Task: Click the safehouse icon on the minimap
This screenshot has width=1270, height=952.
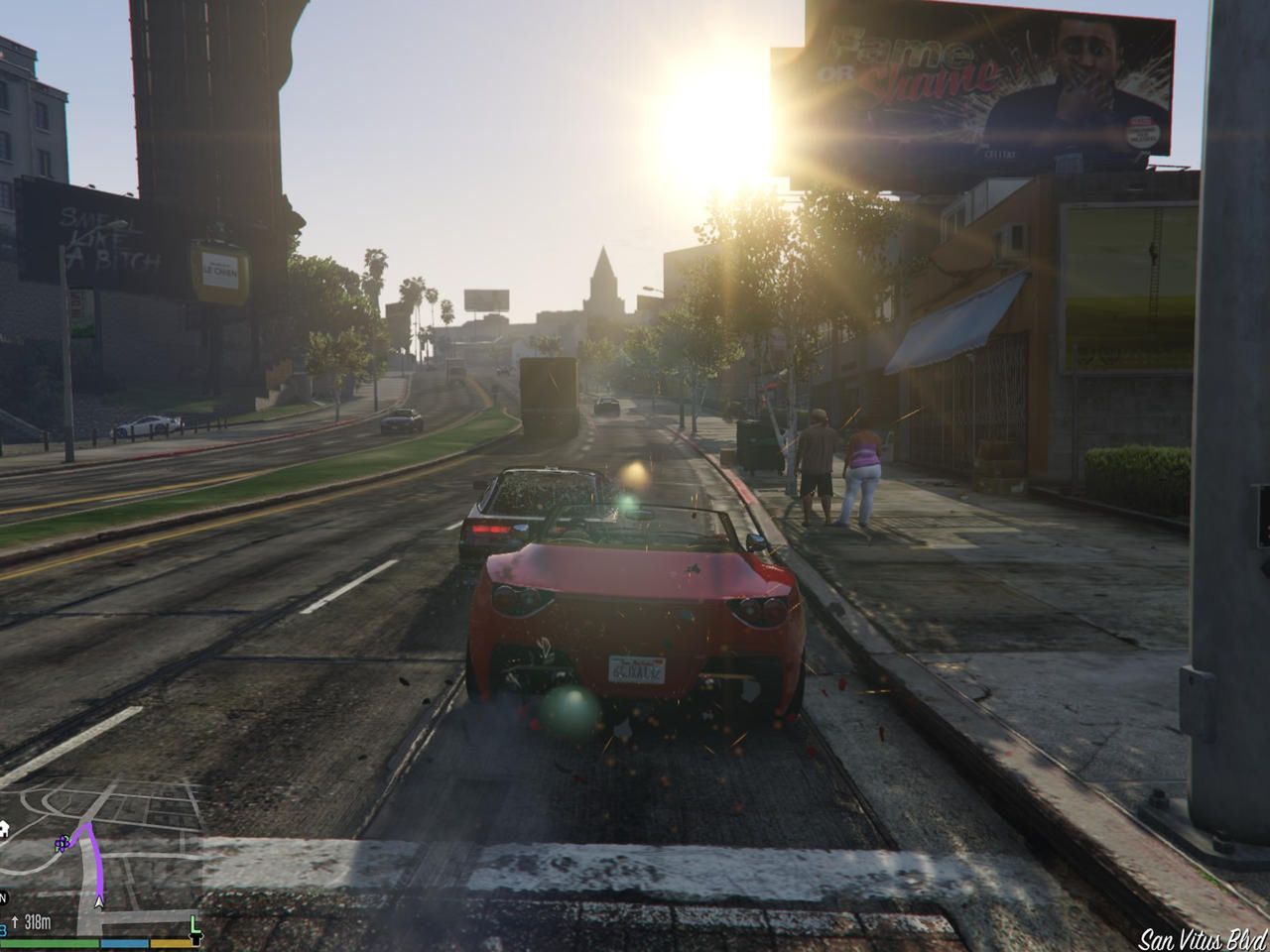Action: (x=5, y=829)
